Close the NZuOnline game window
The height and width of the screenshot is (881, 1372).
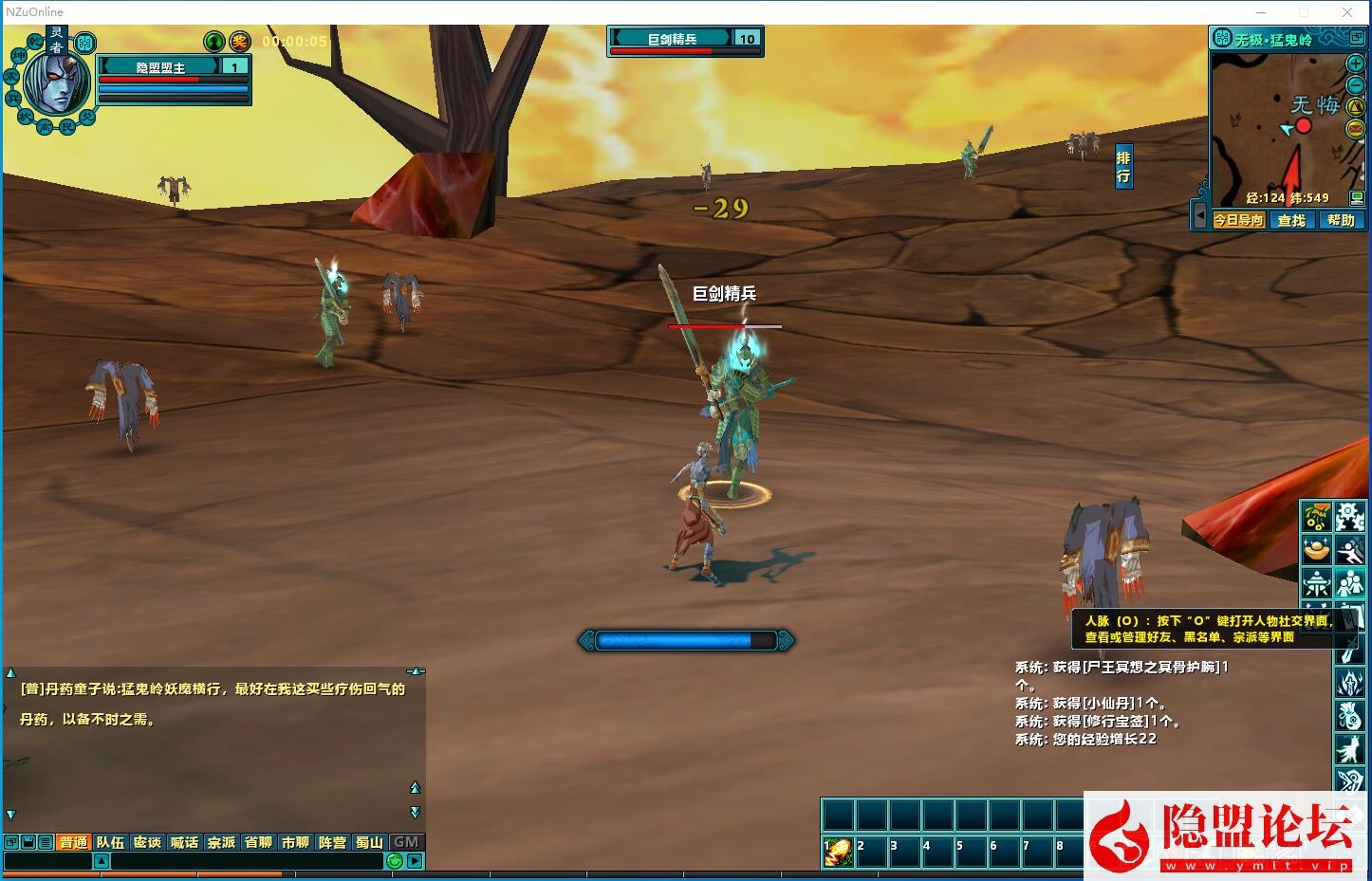pos(1347,12)
